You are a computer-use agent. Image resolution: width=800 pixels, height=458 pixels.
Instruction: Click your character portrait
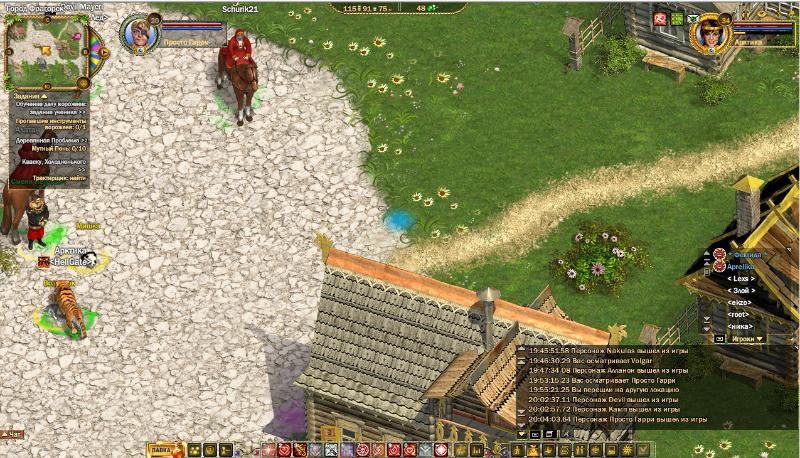tap(711, 31)
